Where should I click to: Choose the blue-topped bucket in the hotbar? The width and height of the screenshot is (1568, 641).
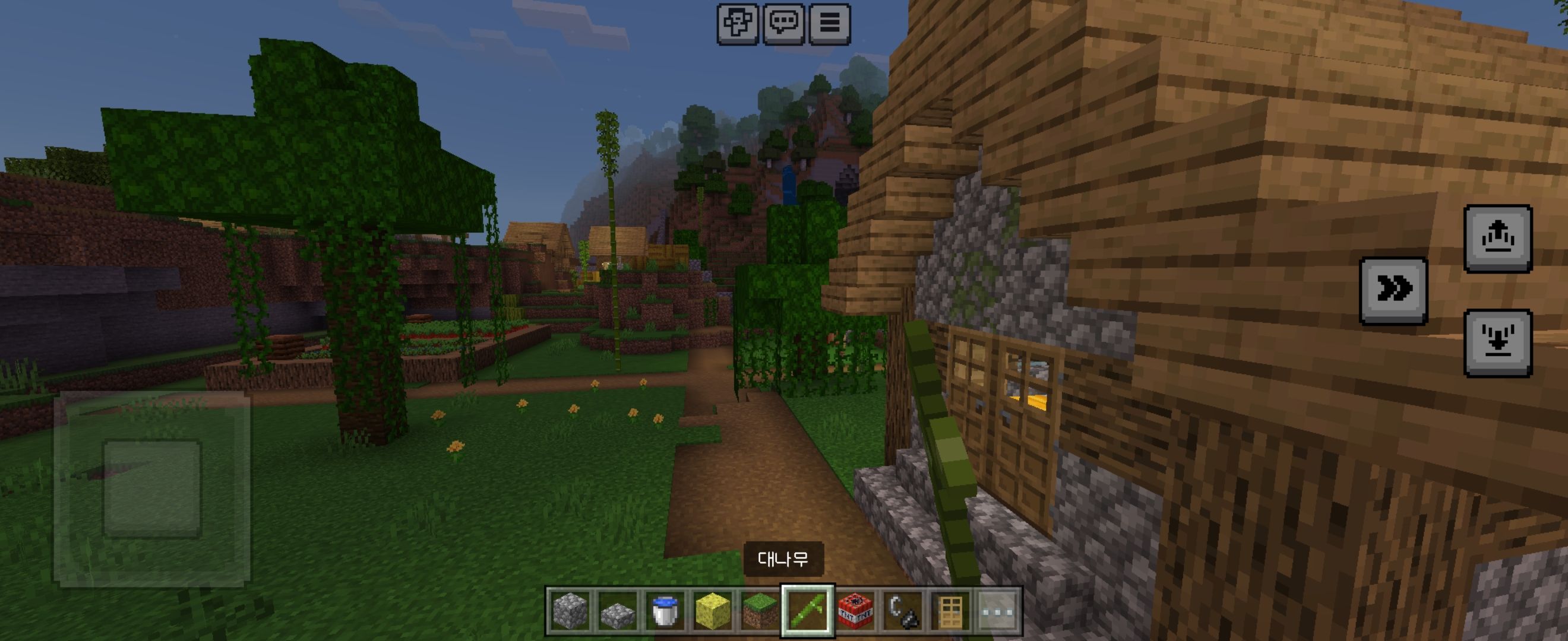coord(665,610)
